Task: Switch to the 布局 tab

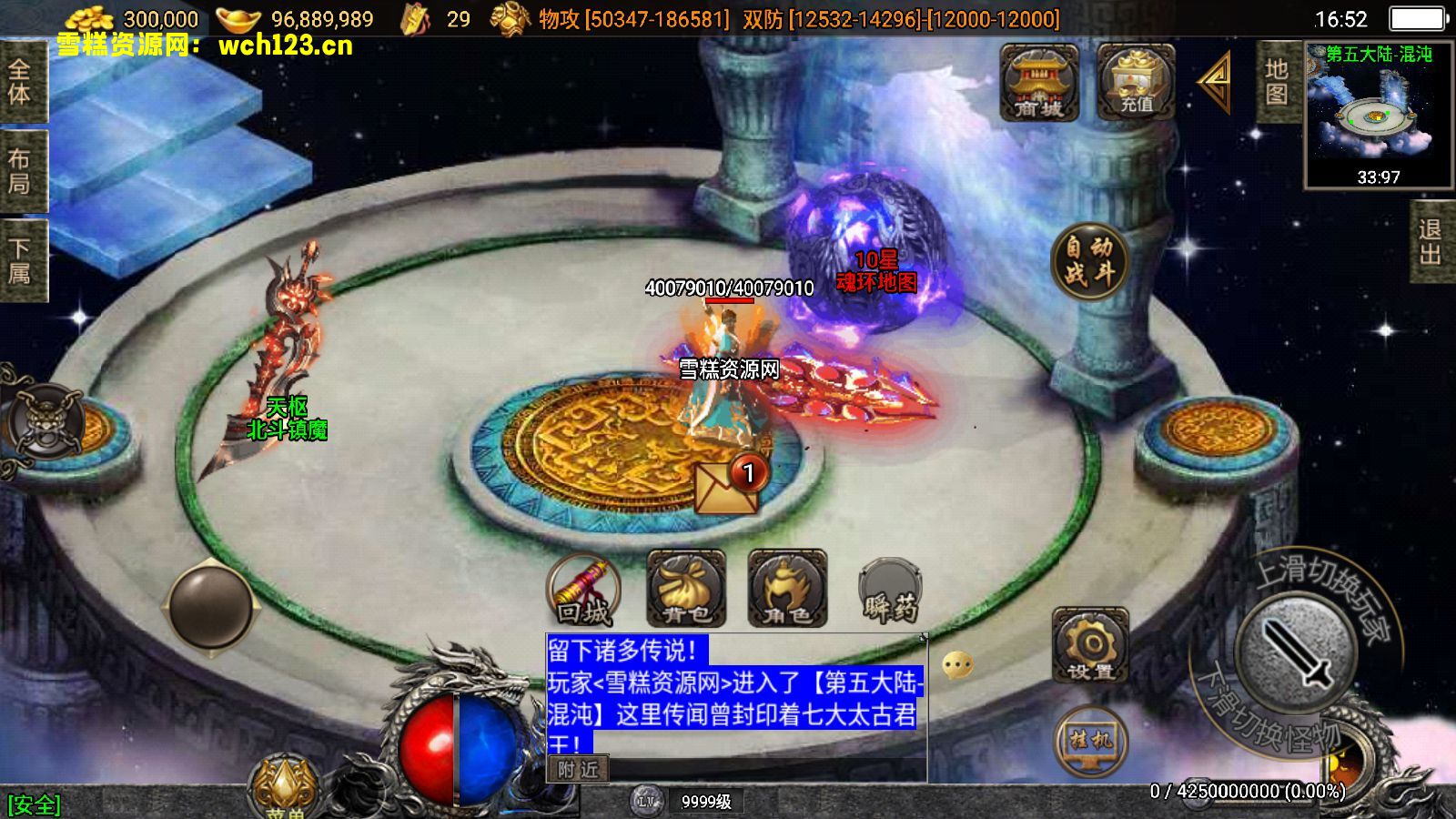Action: click(20, 171)
